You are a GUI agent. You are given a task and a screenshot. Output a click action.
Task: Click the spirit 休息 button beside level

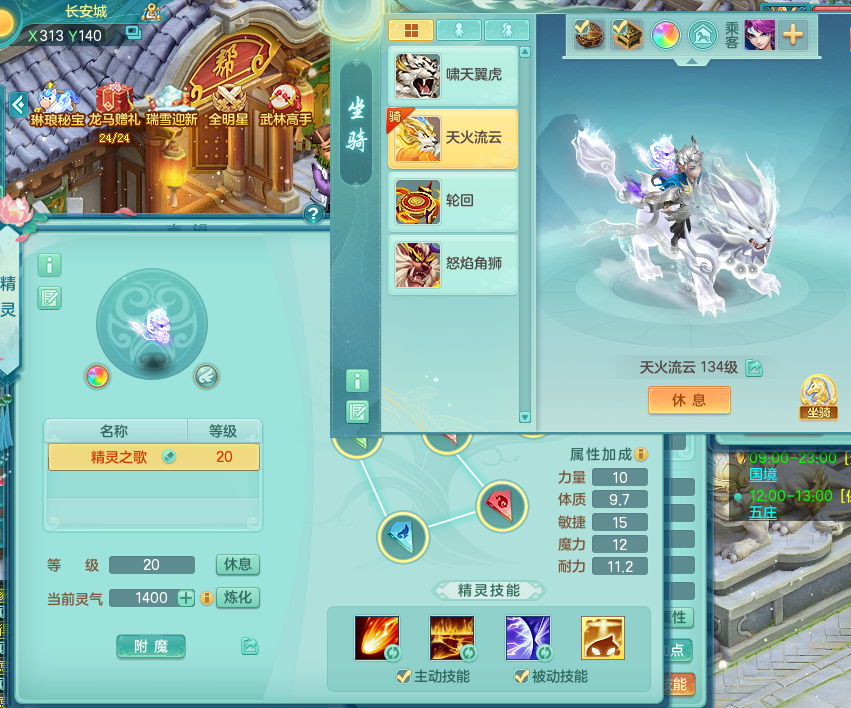pyautogui.click(x=238, y=565)
